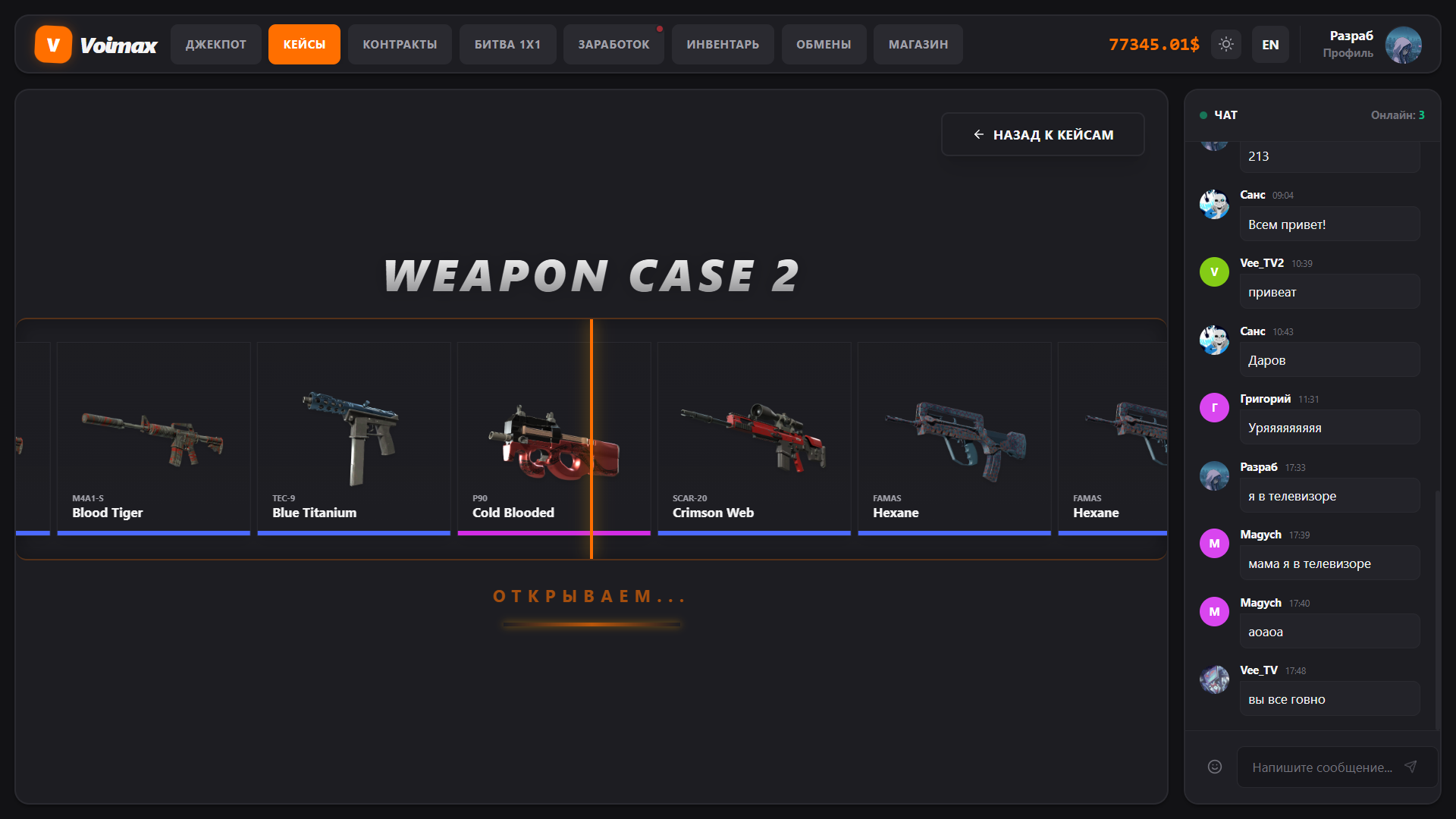1456x819 pixels.
Task: Open the EN language selector
Action: pyautogui.click(x=1270, y=44)
